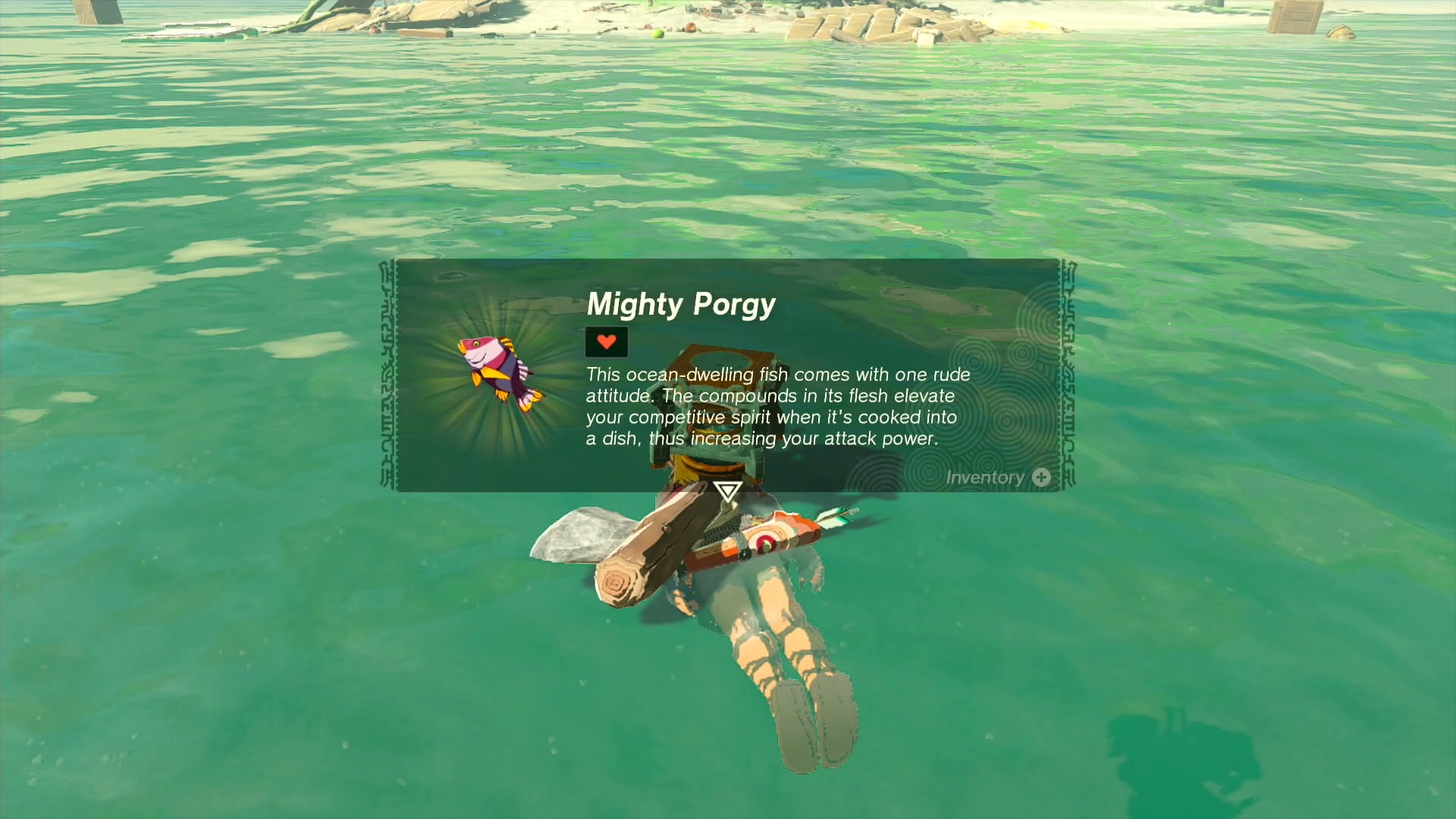Select the heart badge above the description
The image size is (1456, 819).
tap(606, 342)
